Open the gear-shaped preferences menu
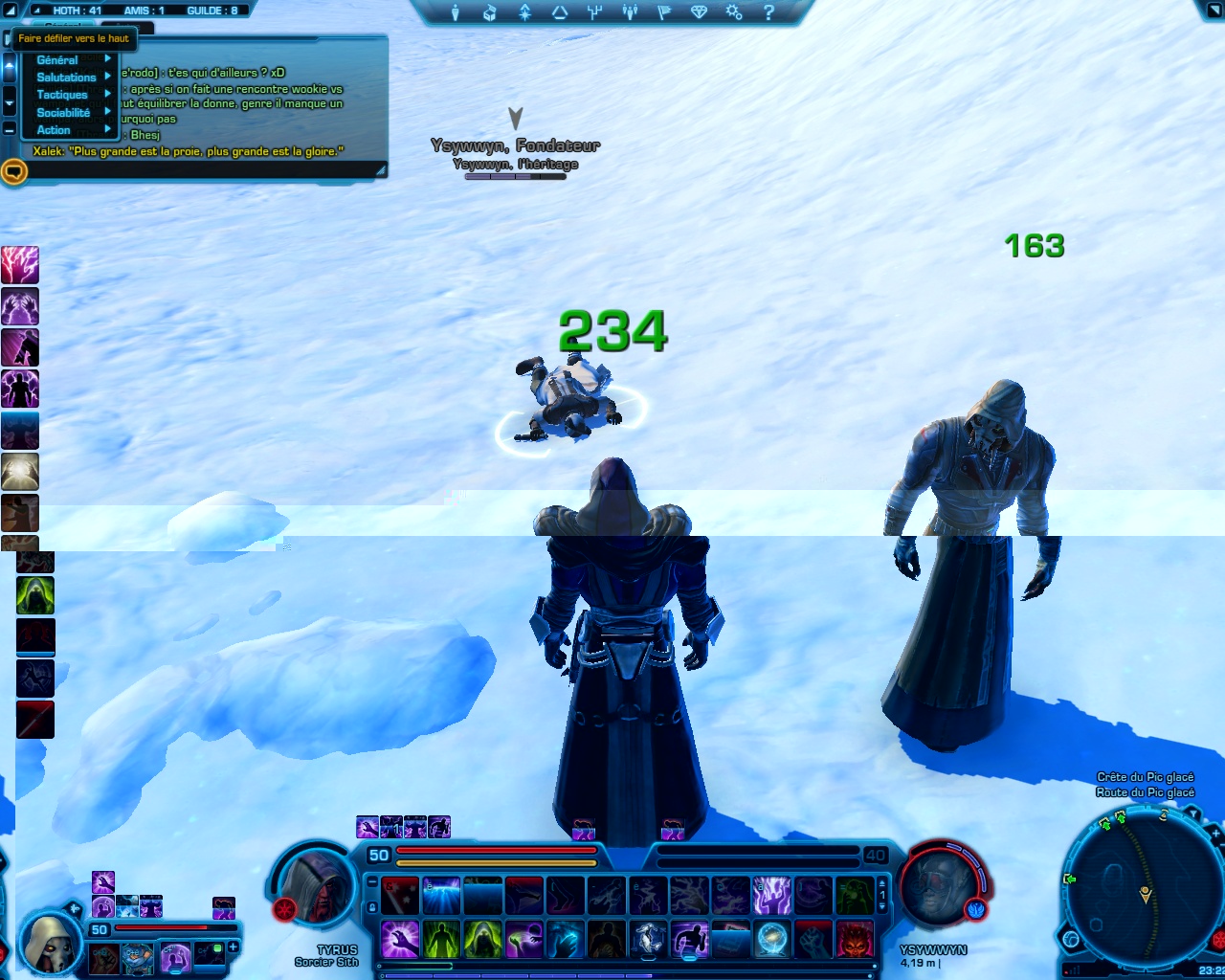1225x980 pixels. [734, 12]
